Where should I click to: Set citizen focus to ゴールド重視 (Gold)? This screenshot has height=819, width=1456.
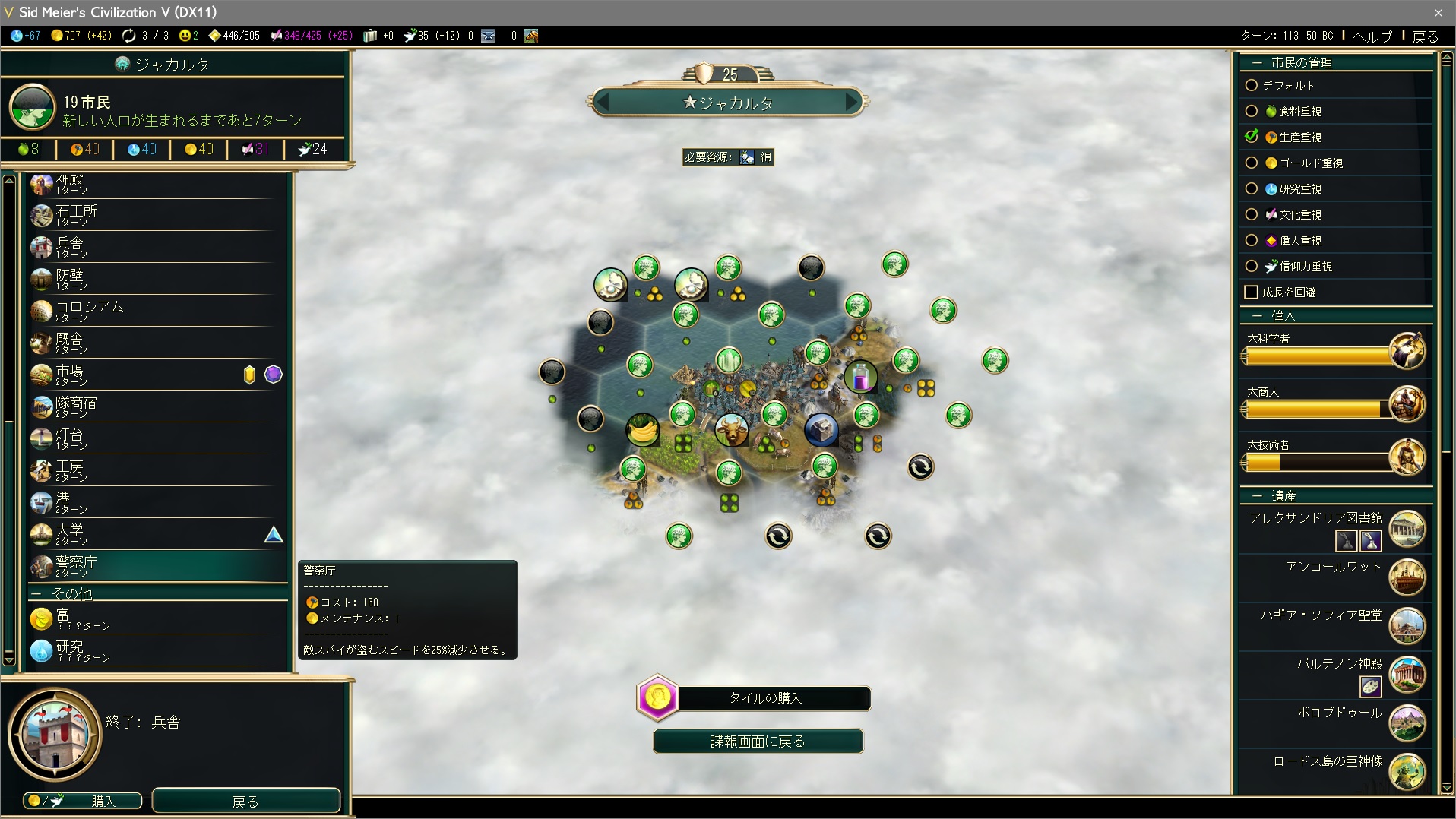1252,163
